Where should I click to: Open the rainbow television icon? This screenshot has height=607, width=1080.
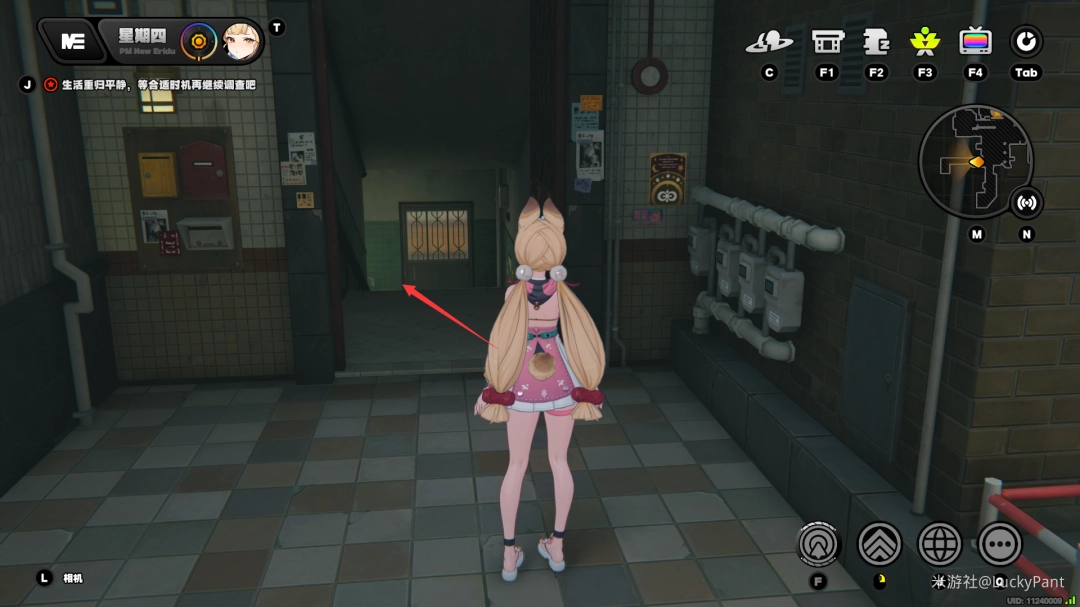point(975,42)
